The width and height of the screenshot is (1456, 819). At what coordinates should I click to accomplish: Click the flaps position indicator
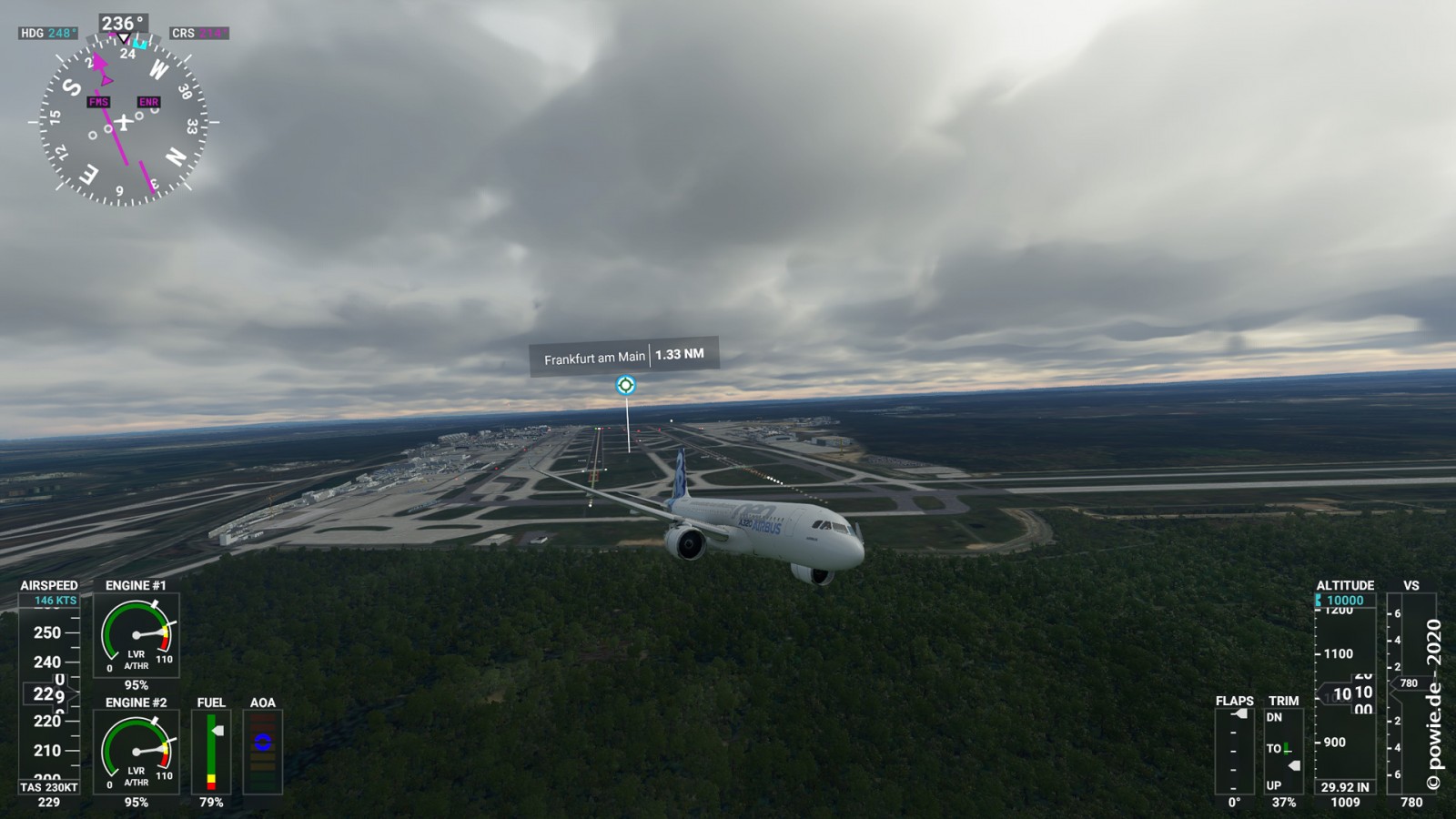point(1234,752)
